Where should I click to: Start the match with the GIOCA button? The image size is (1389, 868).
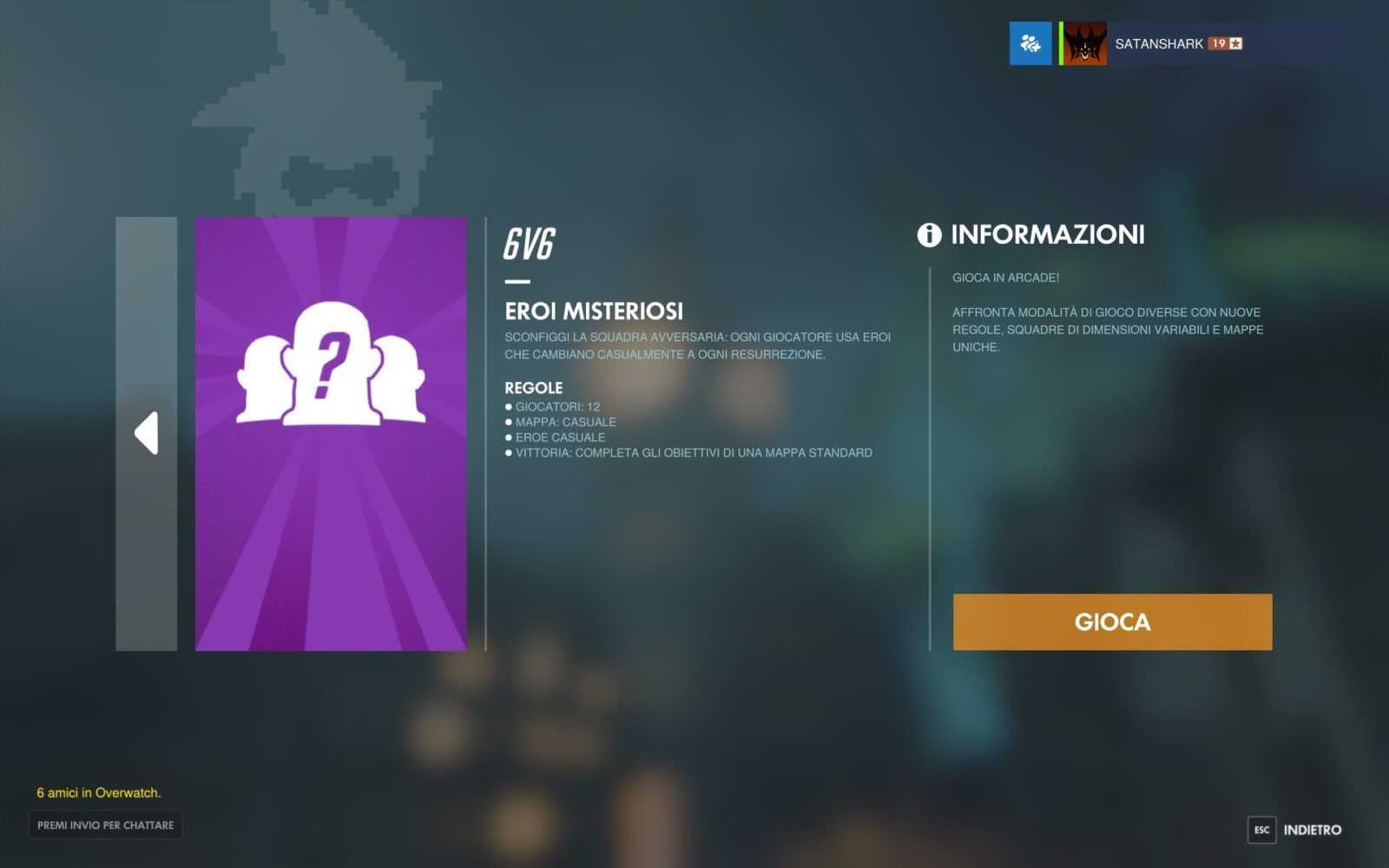click(x=1112, y=621)
